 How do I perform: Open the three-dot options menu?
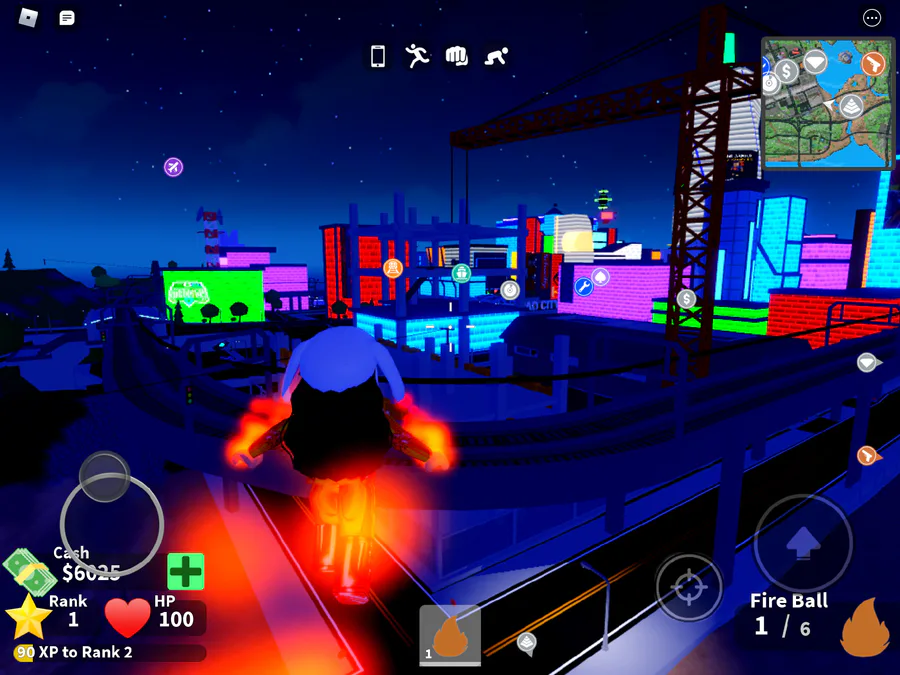pyautogui.click(x=872, y=18)
